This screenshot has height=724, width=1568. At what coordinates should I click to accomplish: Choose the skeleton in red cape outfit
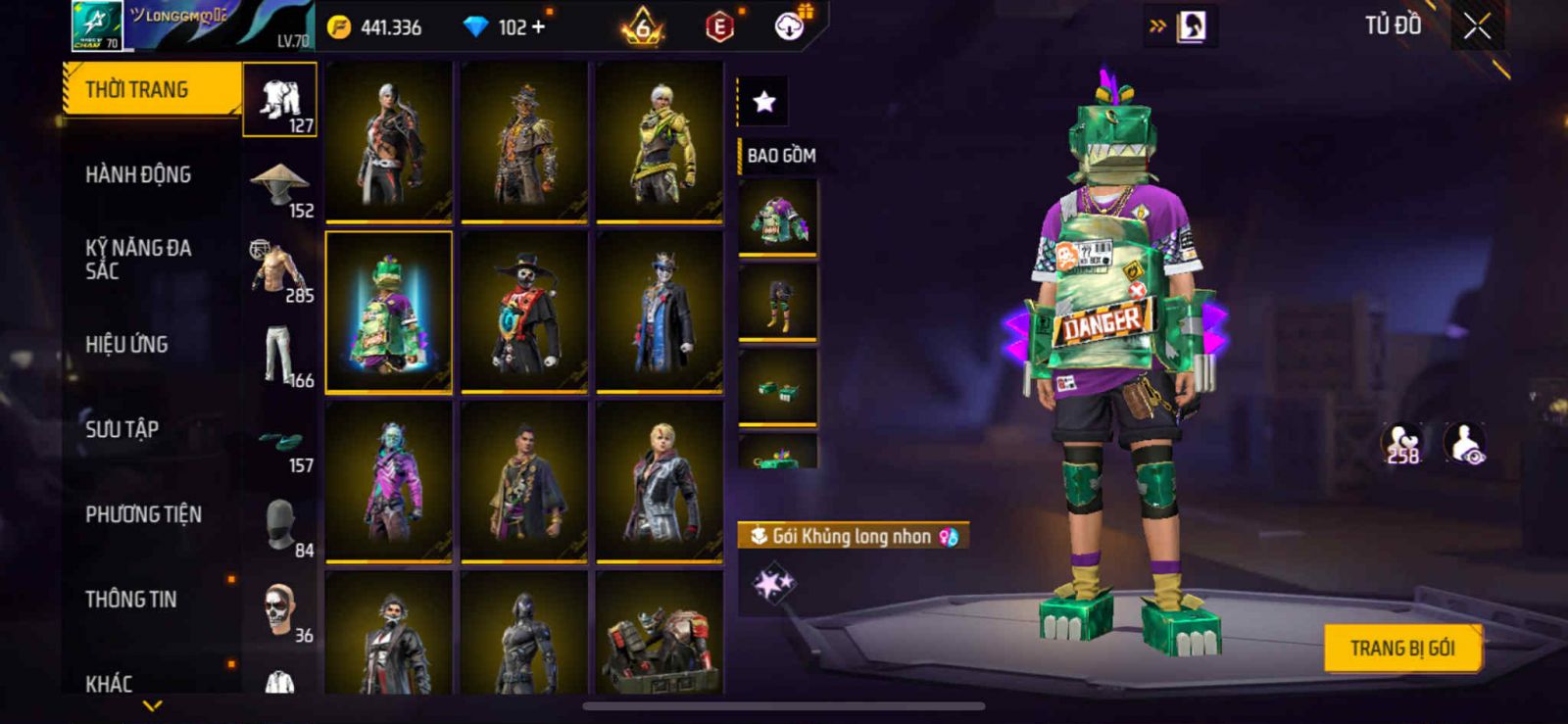524,312
